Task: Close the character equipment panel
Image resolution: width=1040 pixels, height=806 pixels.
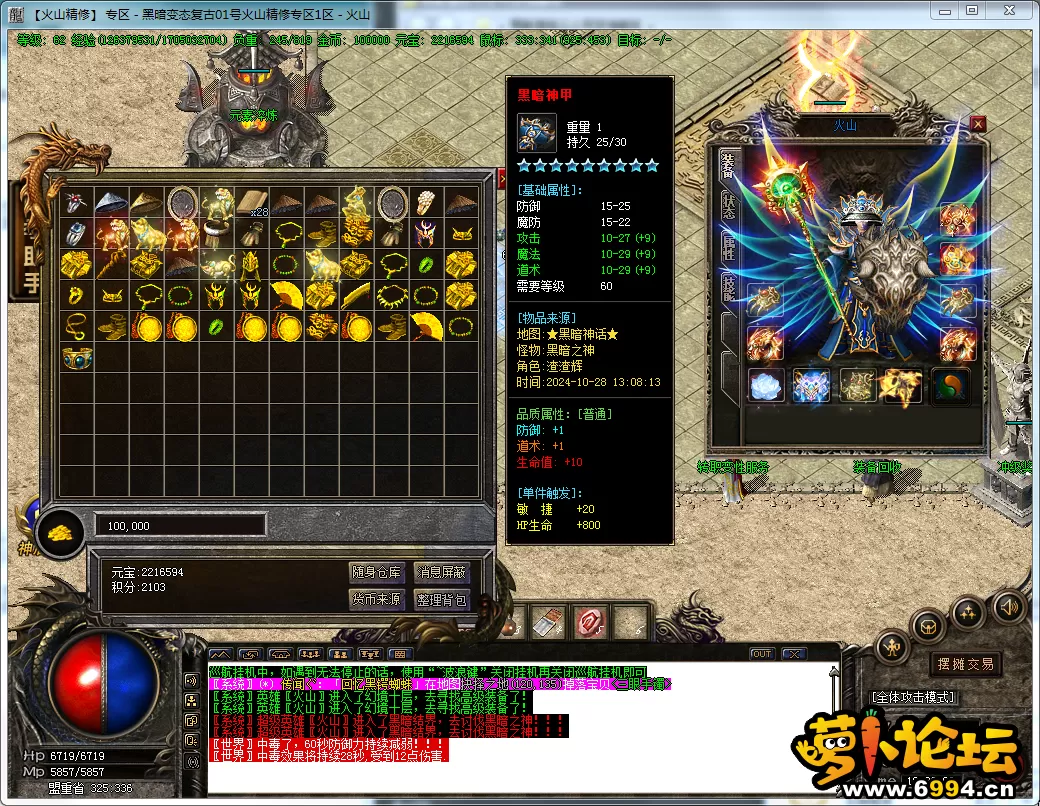Action: [978, 124]
